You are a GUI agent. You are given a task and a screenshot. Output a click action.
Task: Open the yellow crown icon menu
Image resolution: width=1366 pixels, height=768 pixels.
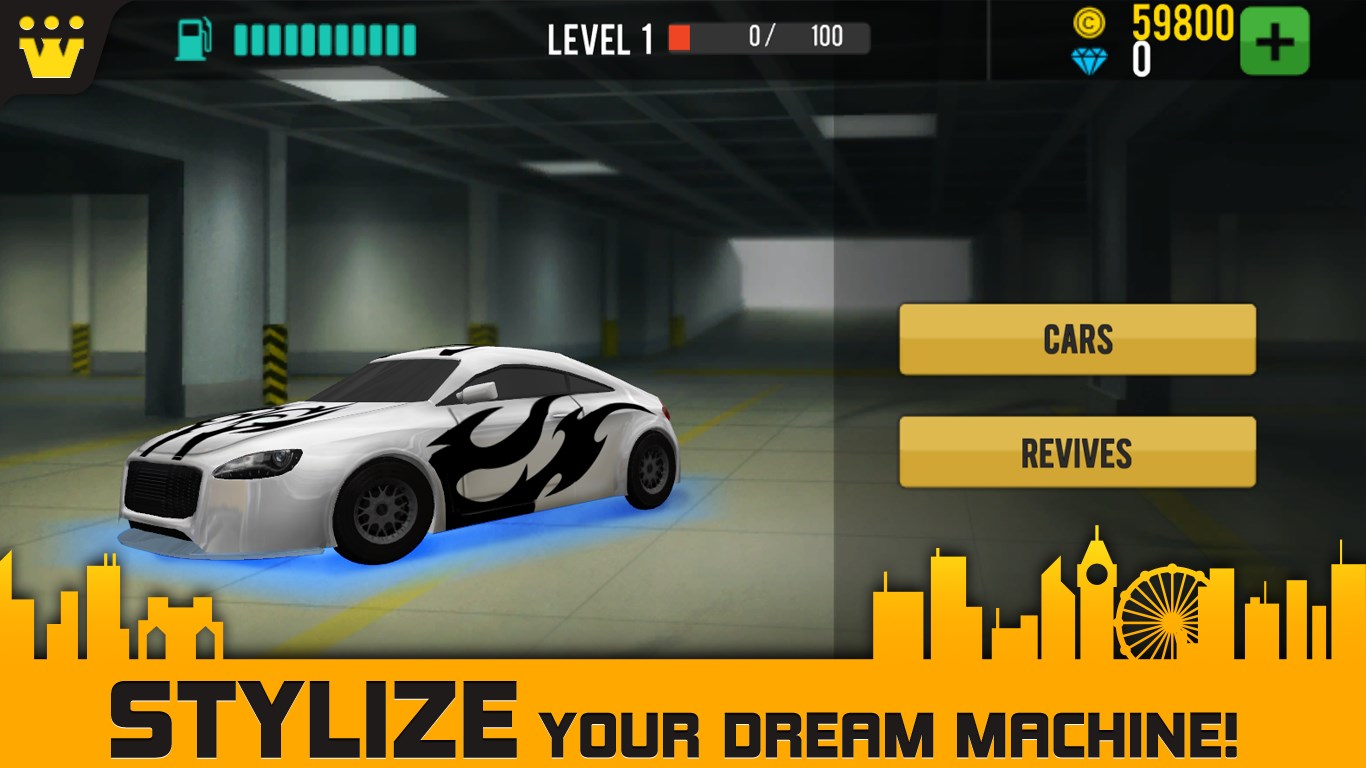pyautogui.click(x=51, y=47)
